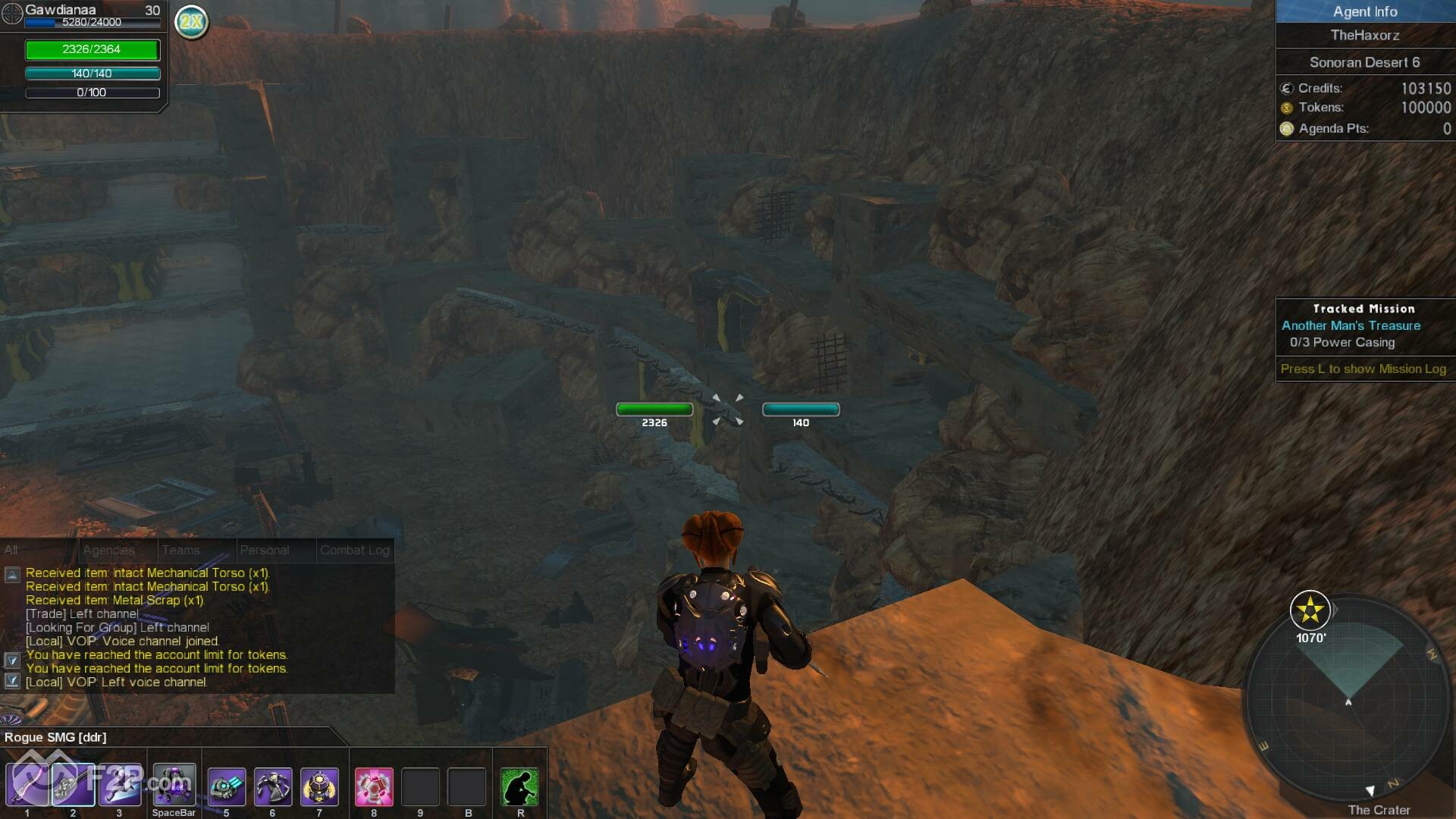Click the chat scroll-up arrow button

[x=12, y=575]
